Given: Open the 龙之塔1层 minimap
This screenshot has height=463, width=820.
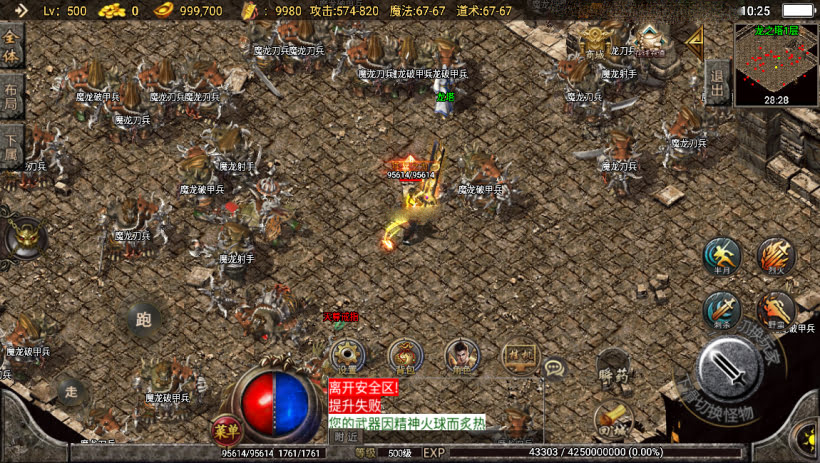Looking at the screenshot, I should (x=776, y=63).
